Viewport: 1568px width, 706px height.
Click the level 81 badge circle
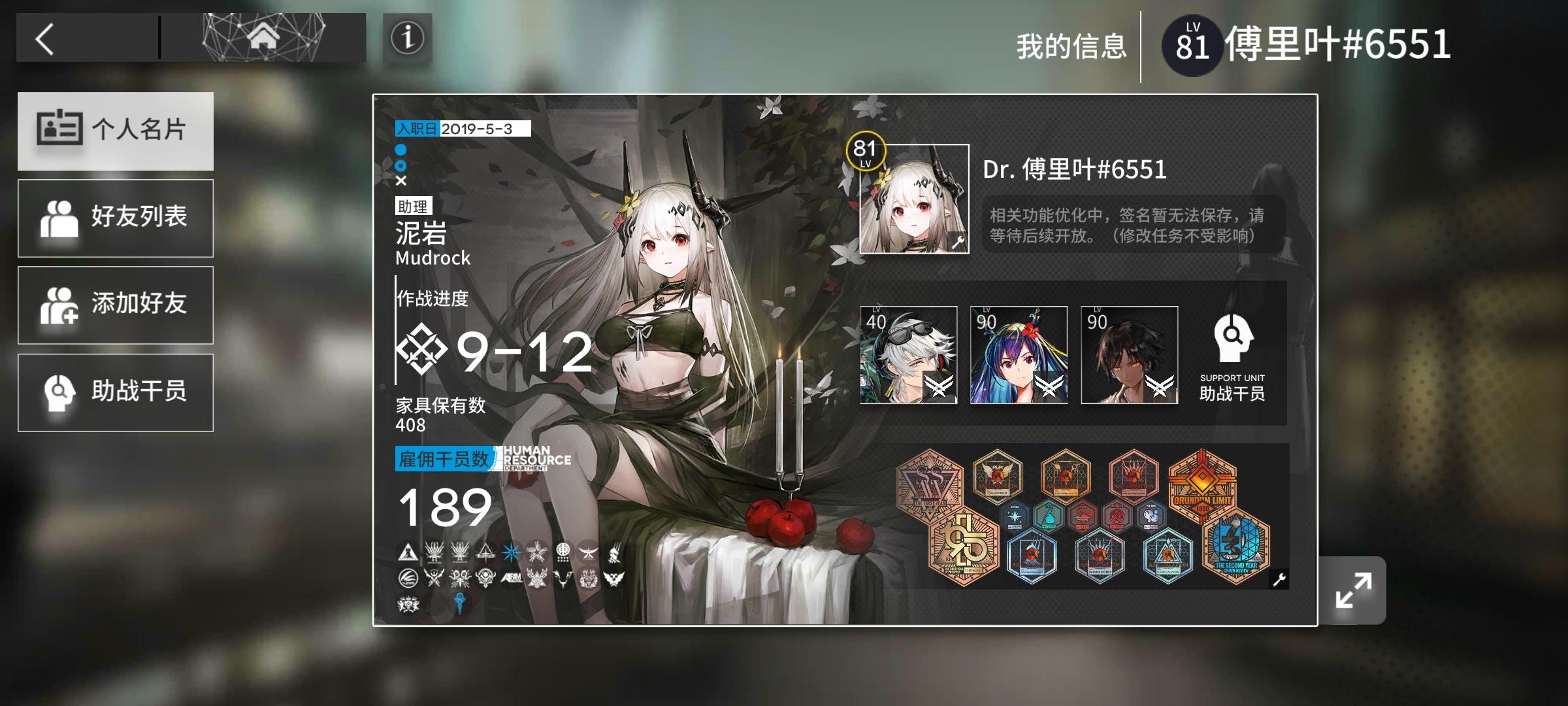[x=1192, y=44]
